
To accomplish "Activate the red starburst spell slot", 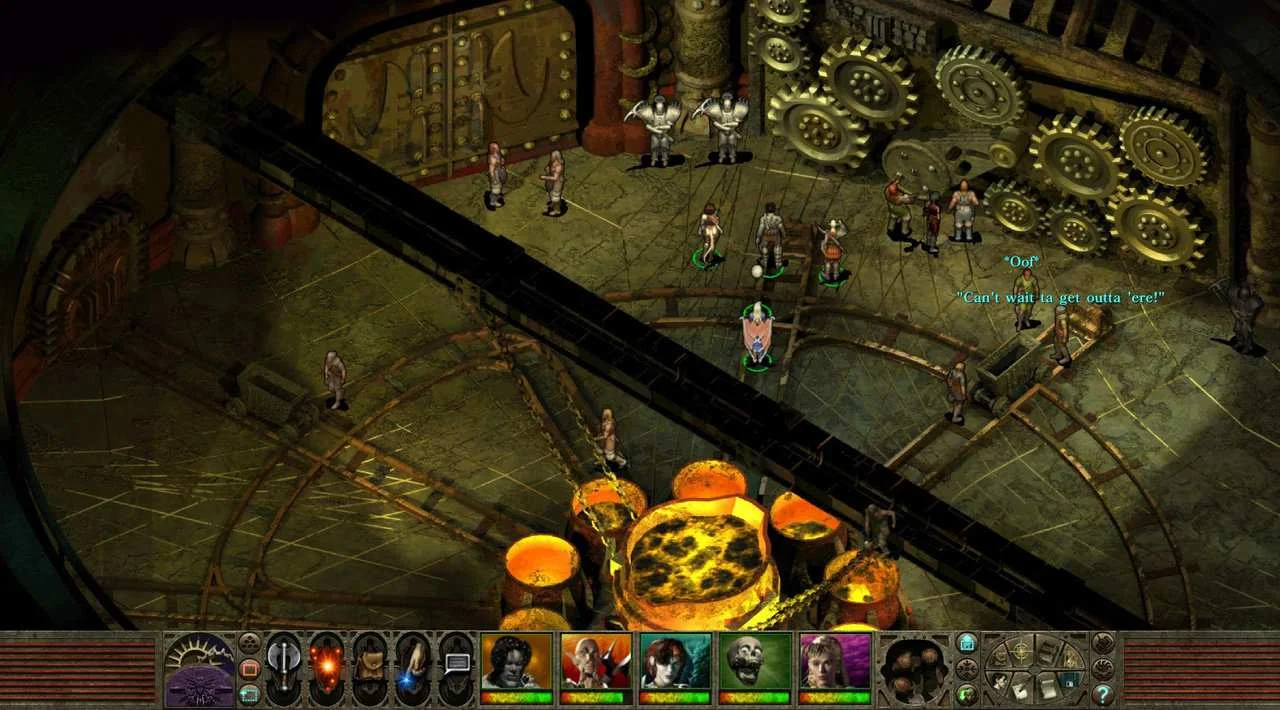I will [x=327, y=668].
